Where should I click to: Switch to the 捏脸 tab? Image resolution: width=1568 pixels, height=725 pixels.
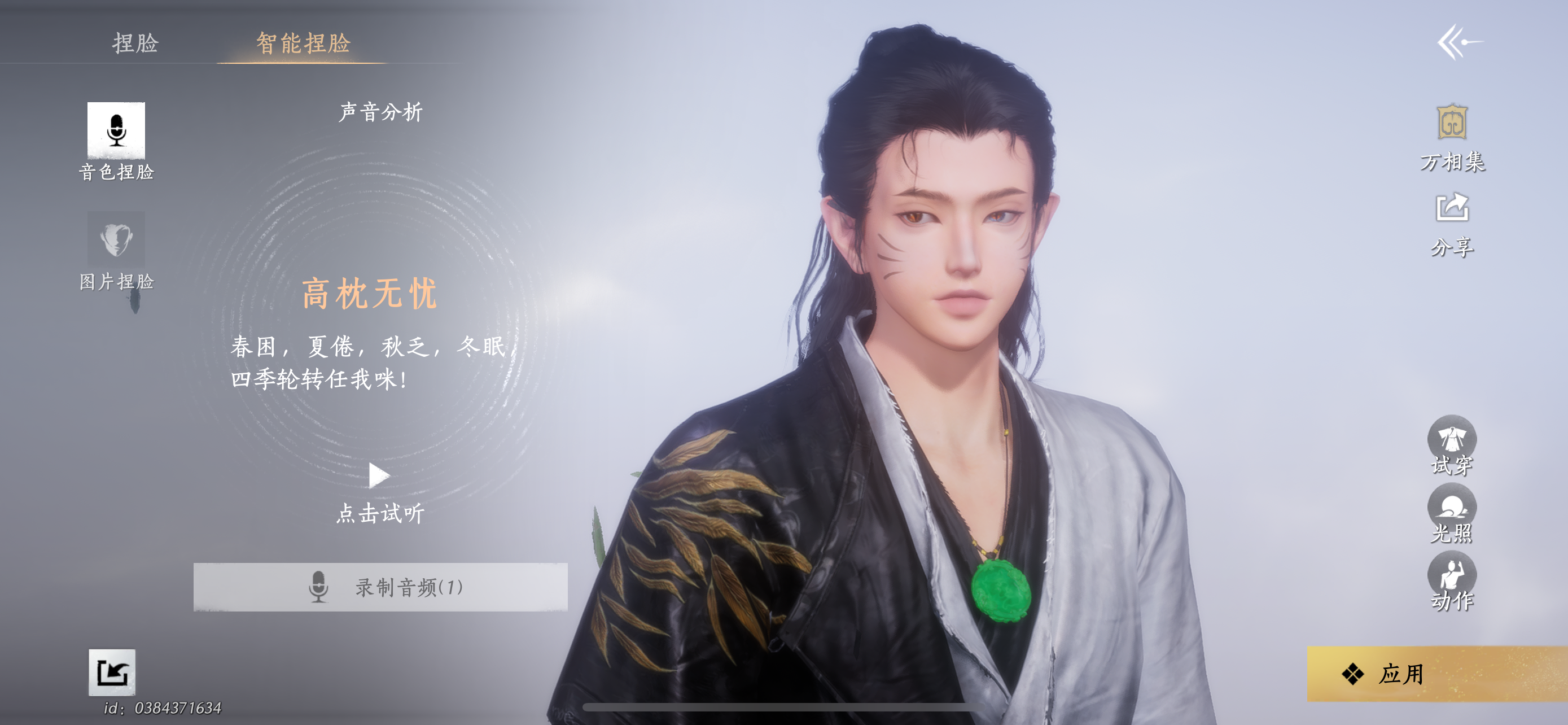point(135,43)
